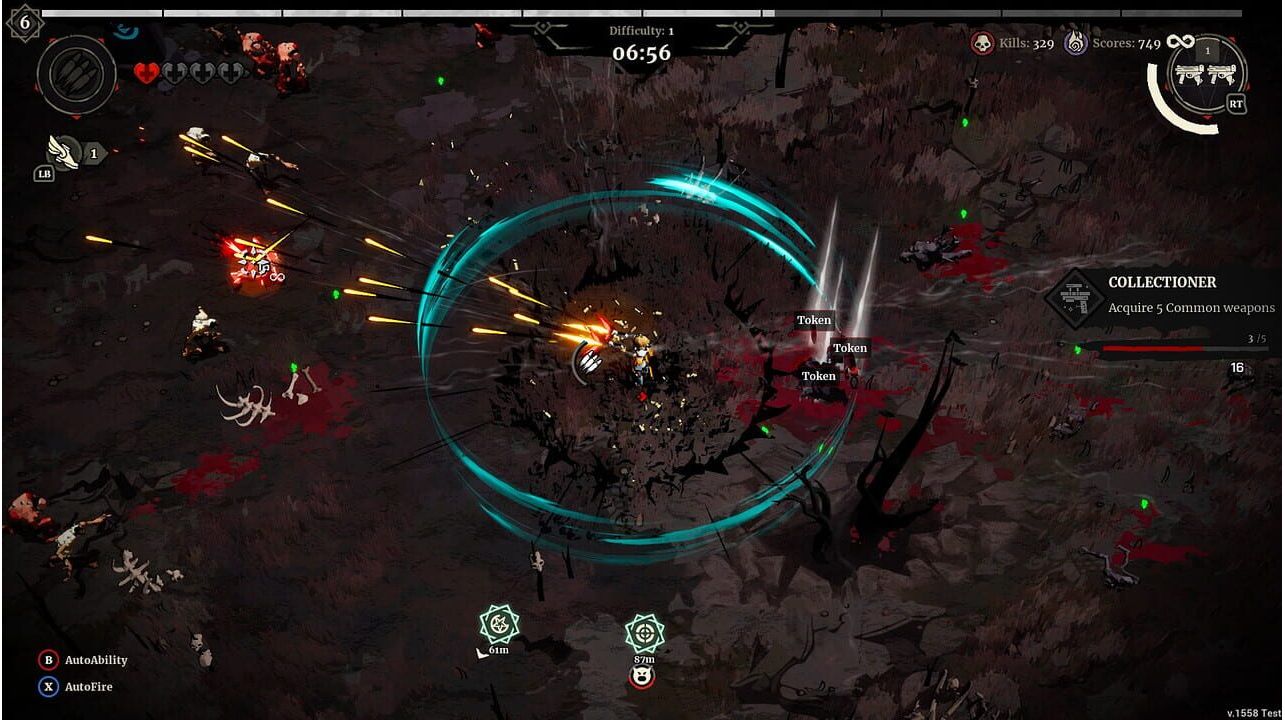This screenshot has width=1285, height=720.
Task: Click the level 6 diamond badge
Action: 24,21
